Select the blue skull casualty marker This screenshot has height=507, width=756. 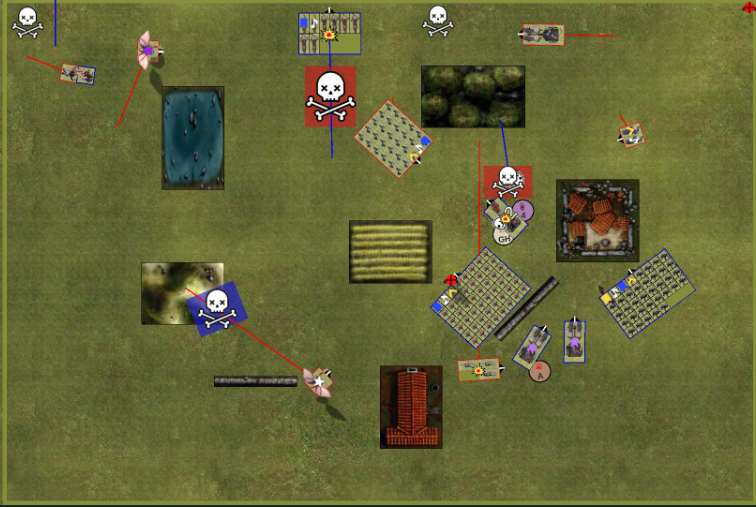pyautogui.click(x=217, y=307)
